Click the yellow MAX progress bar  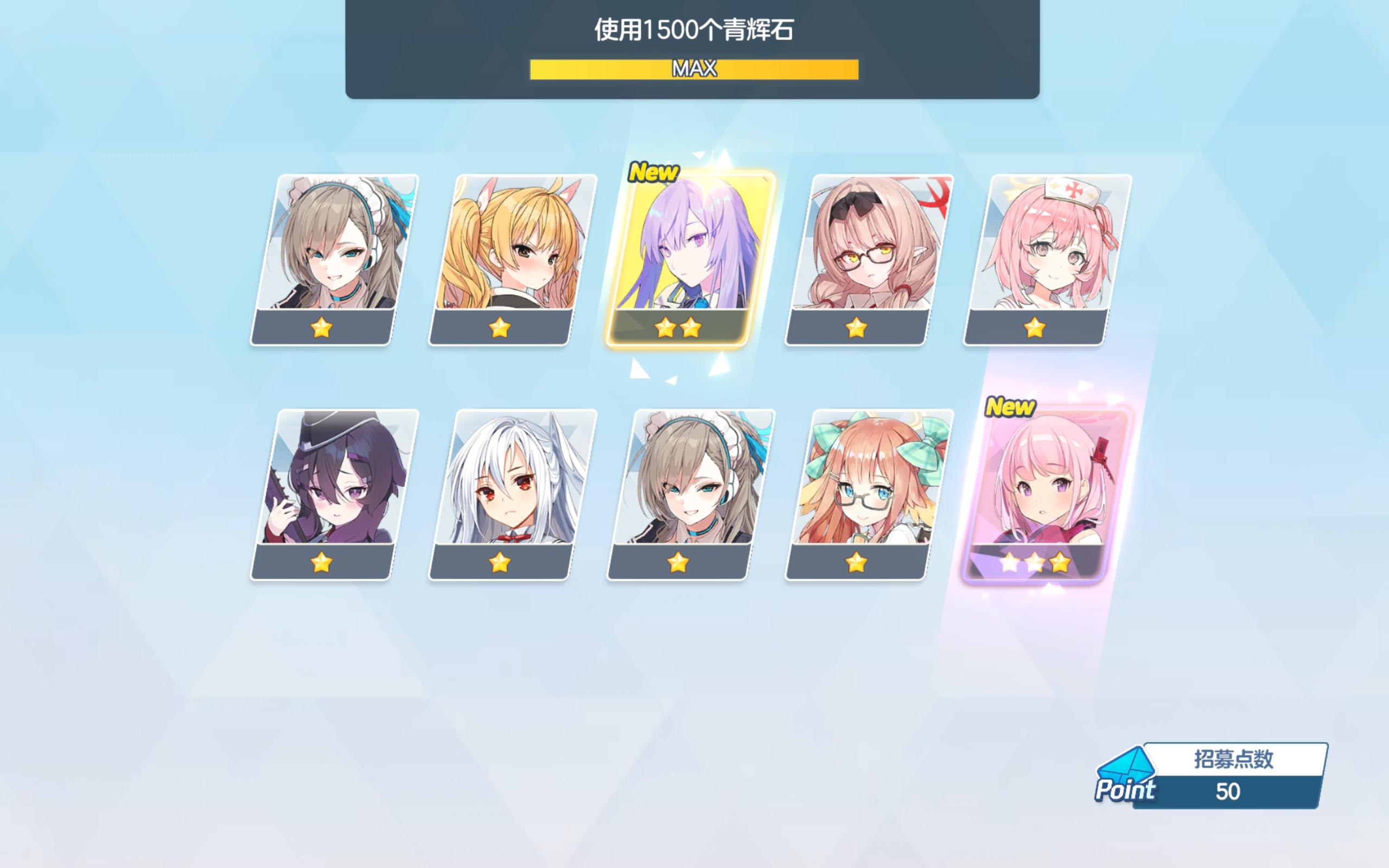pos(694,69)
